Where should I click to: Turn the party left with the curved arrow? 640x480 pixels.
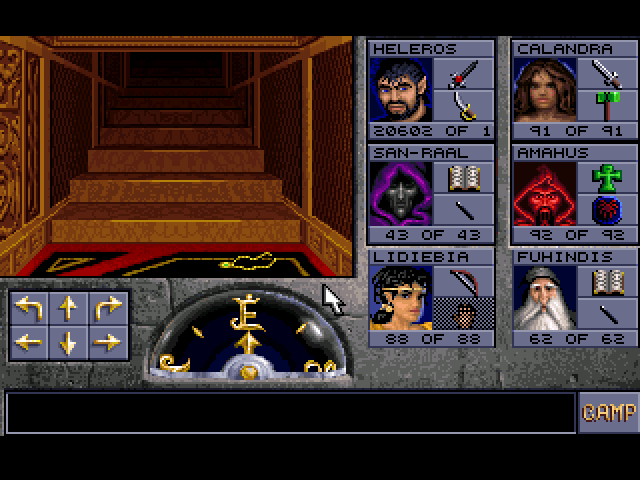[x=29, y=309]
